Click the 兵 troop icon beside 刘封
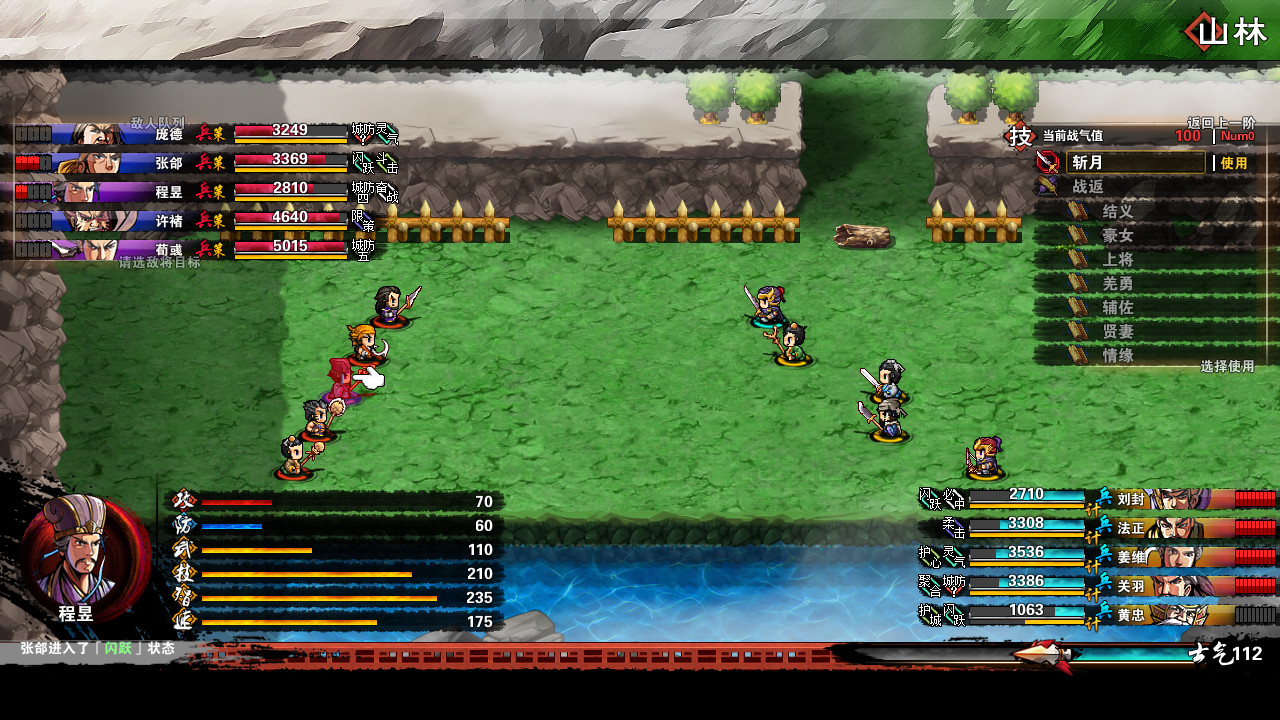Image resolution: width=1280 pixels, height=720 pixels. click(1103, 494)
